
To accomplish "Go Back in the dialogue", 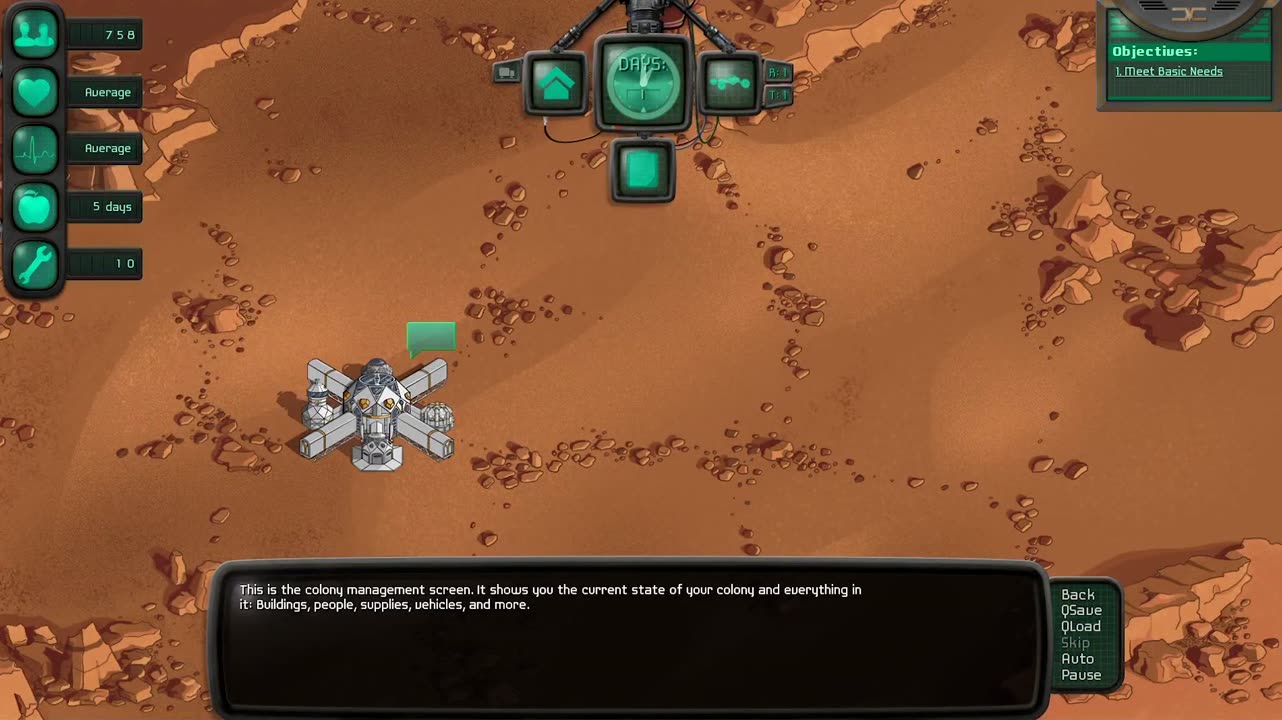I will pyautogui.click(x=1078, y=595).
